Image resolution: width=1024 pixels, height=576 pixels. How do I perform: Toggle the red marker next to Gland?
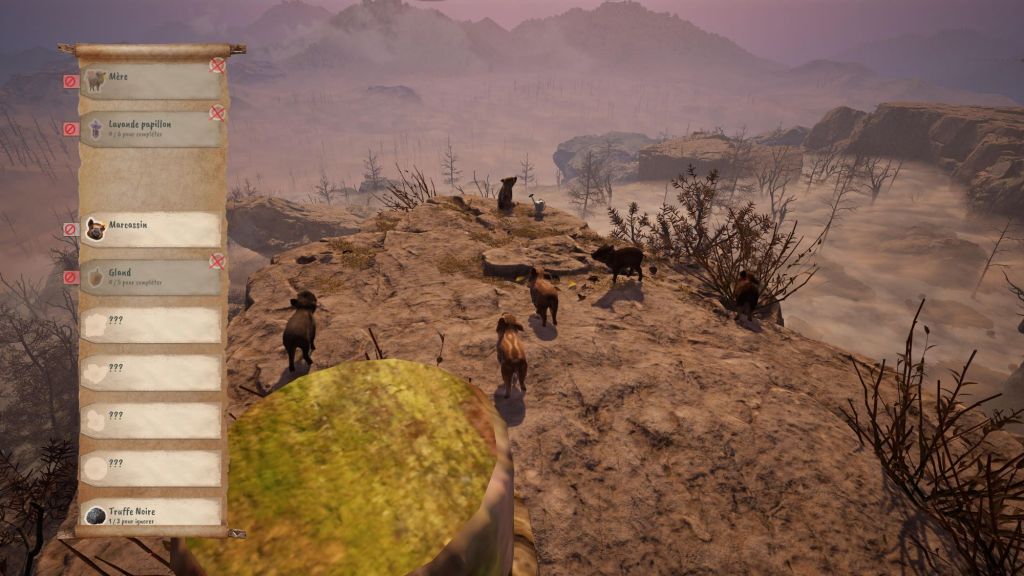coord(70,277)
